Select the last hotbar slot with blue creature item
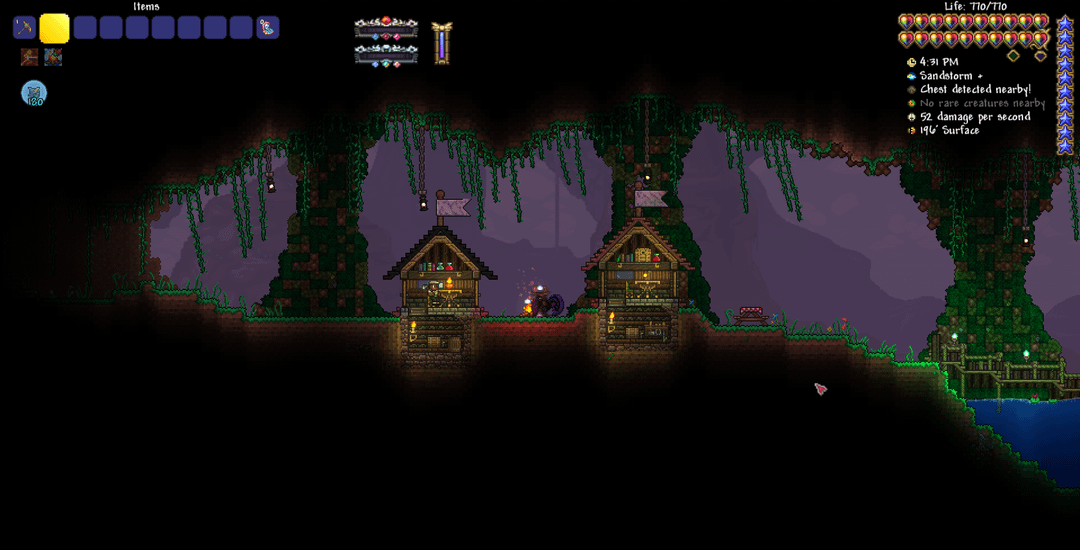Viewport: 1080px width, 550px height. pyautogui.click(x=267, y=28)
